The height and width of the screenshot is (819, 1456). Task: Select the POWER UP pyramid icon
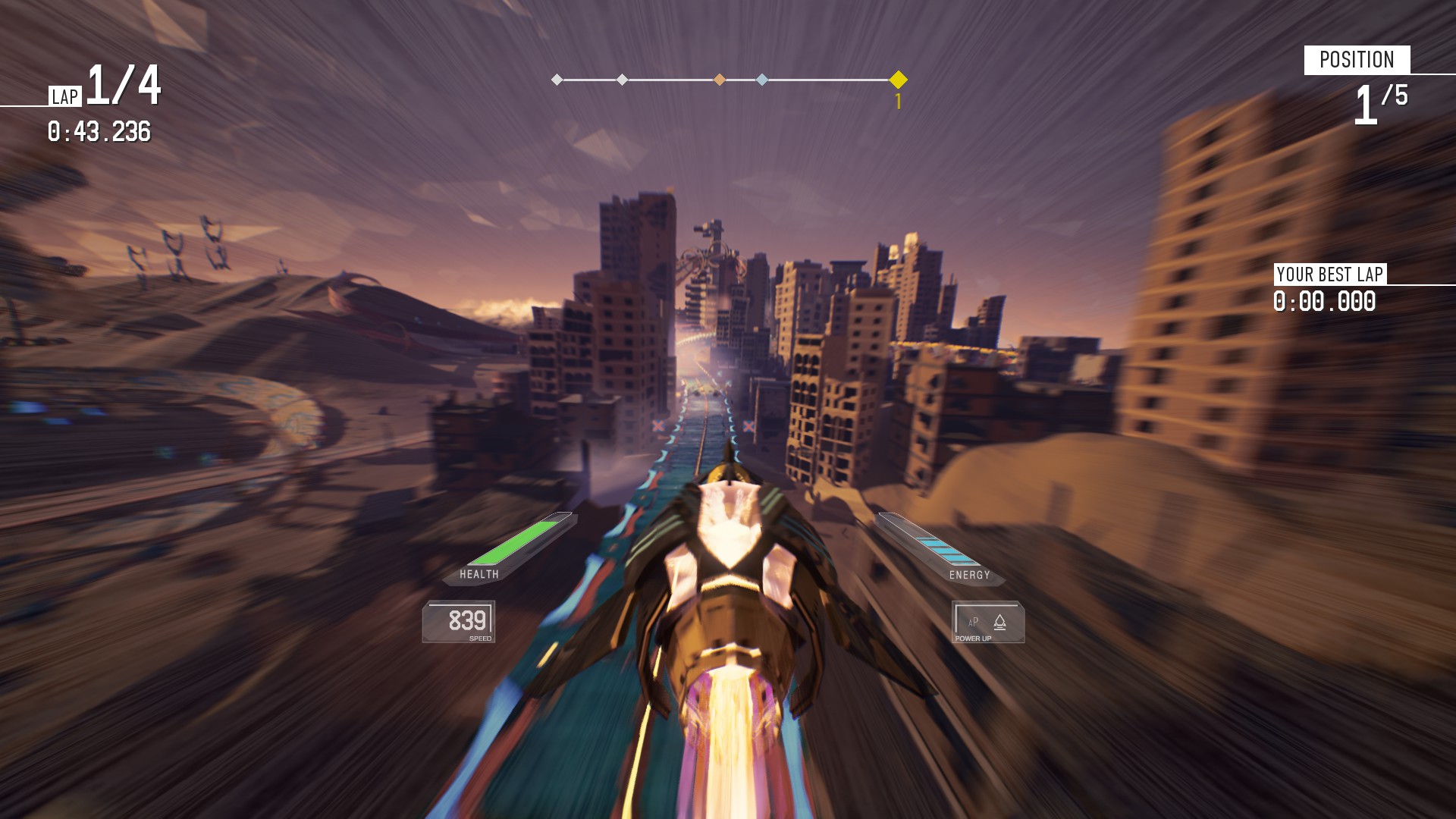(1000, 623)
